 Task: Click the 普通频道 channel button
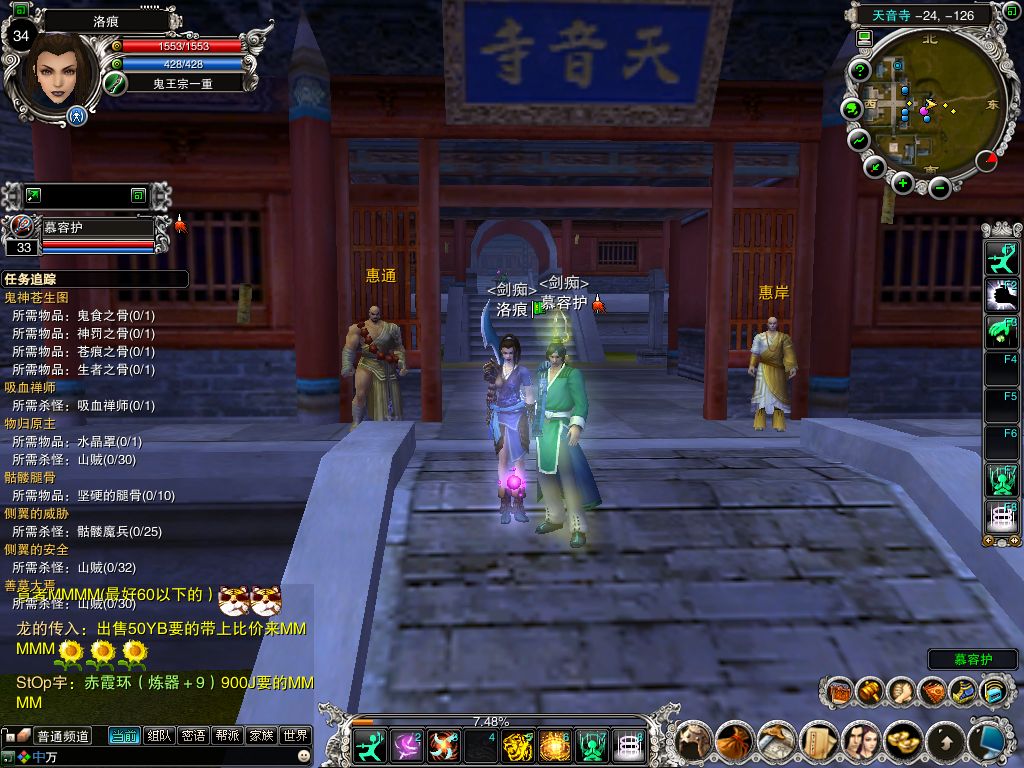[x=63, y=736]
